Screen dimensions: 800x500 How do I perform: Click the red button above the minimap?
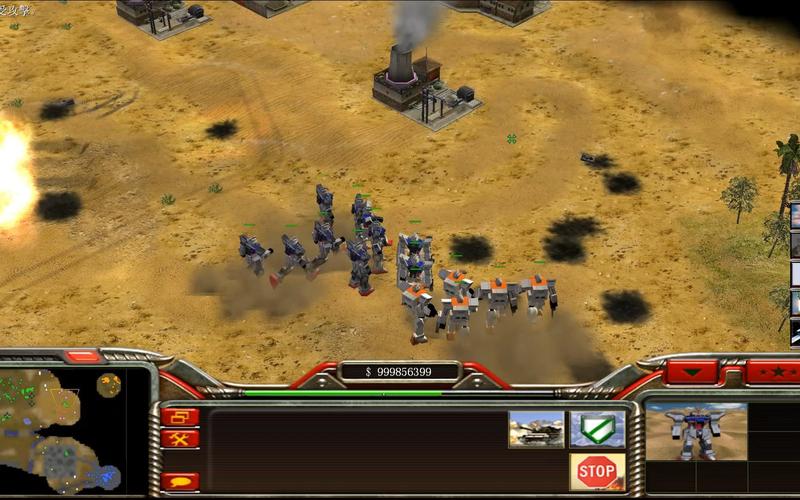83,356
